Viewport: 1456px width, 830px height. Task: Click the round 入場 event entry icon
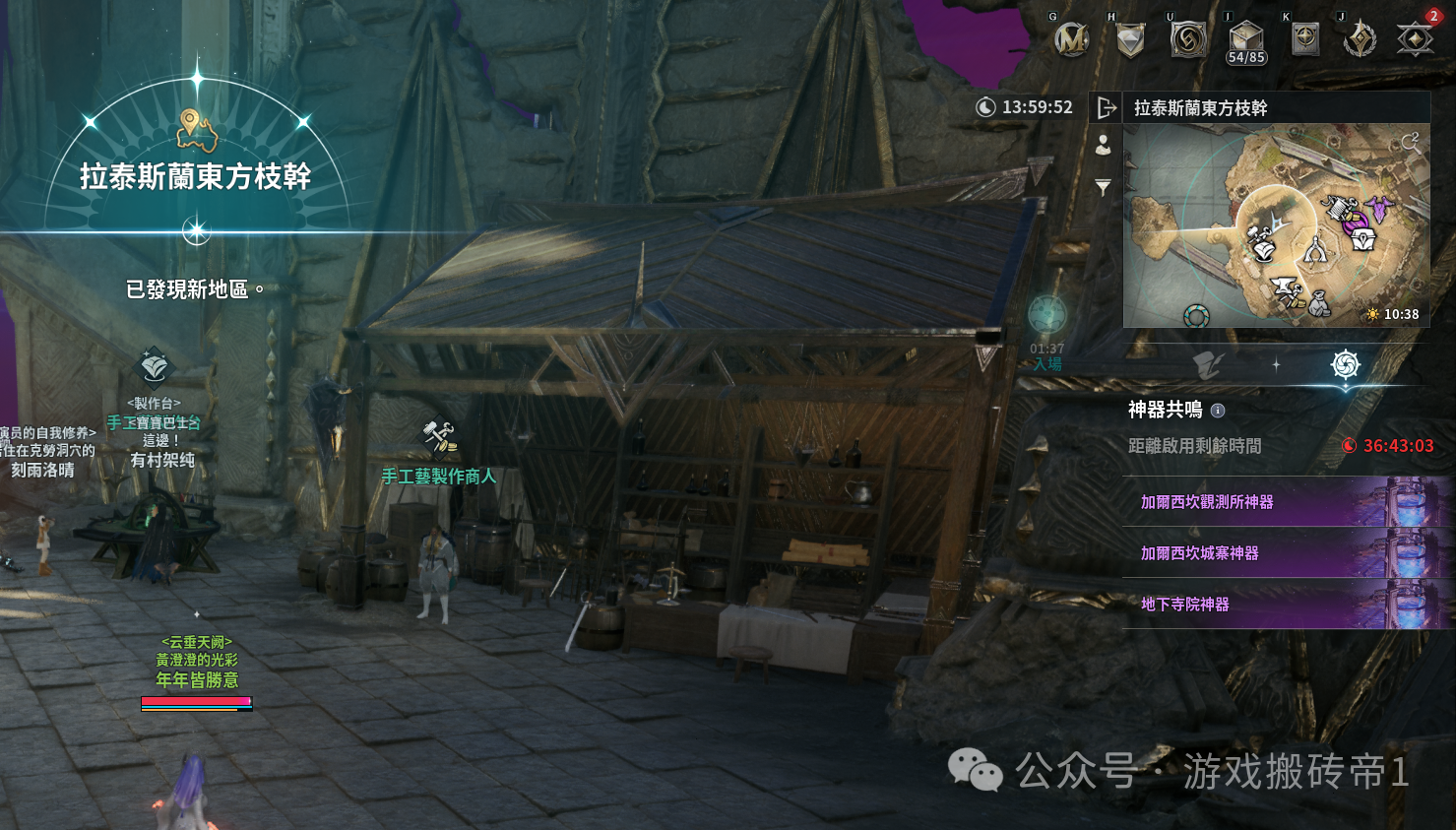[1046, 316]
